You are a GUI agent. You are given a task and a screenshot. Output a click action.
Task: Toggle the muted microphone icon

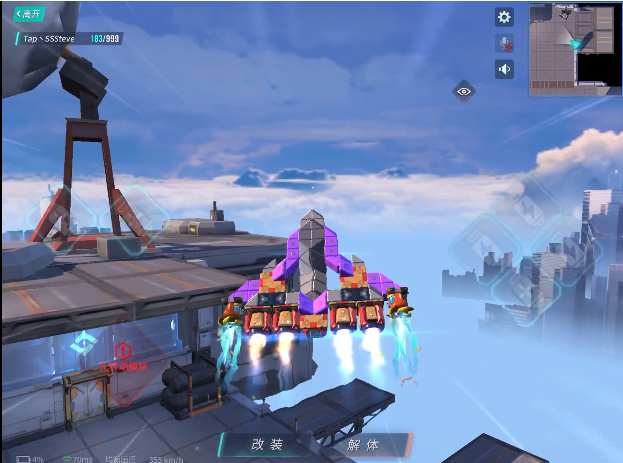tap(505, 43)
